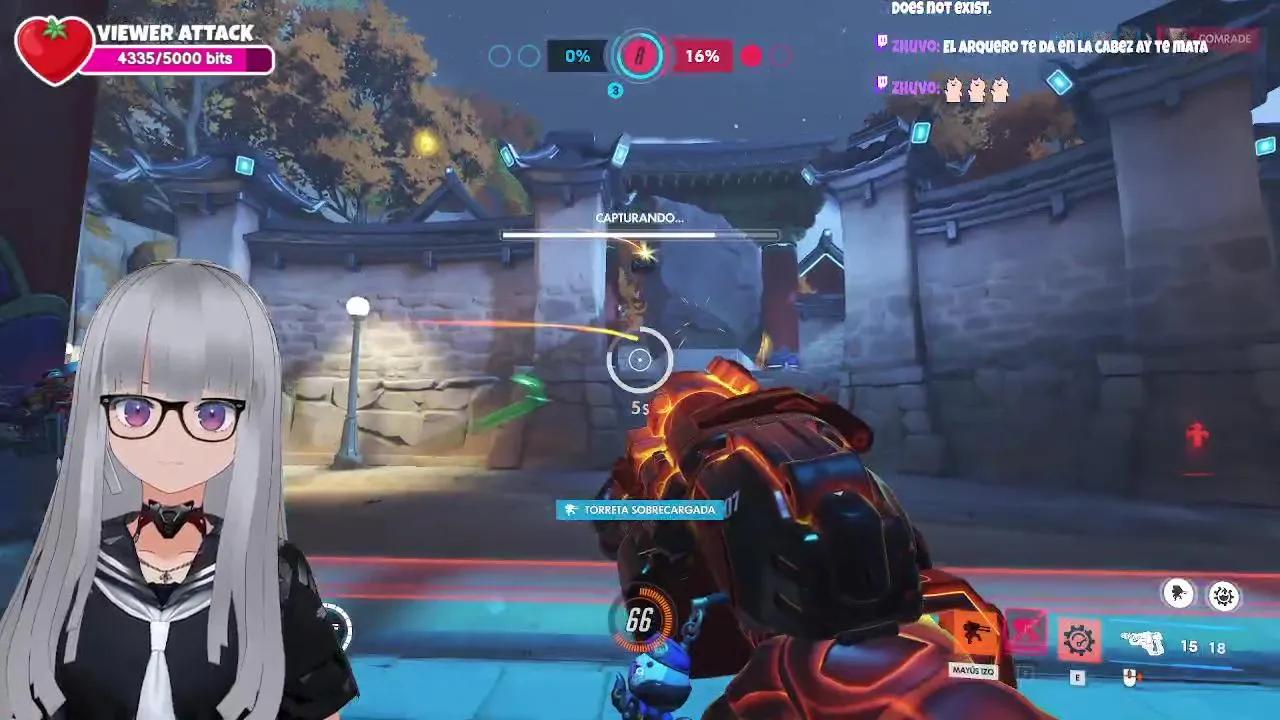Click the turret gear icon on TORRETA SOBRECARGADA banner
The image size is (1280, 720).
pyautogui.click(x=568, y=510)
